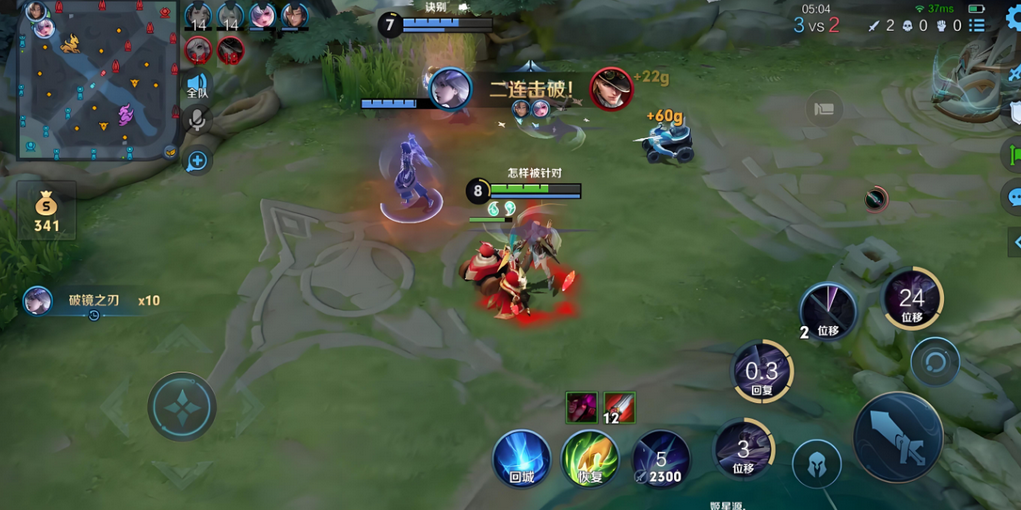1021x510 pixels.
Task: Cast the 位移 skill with 2 charges
Action: click(828, 311)
